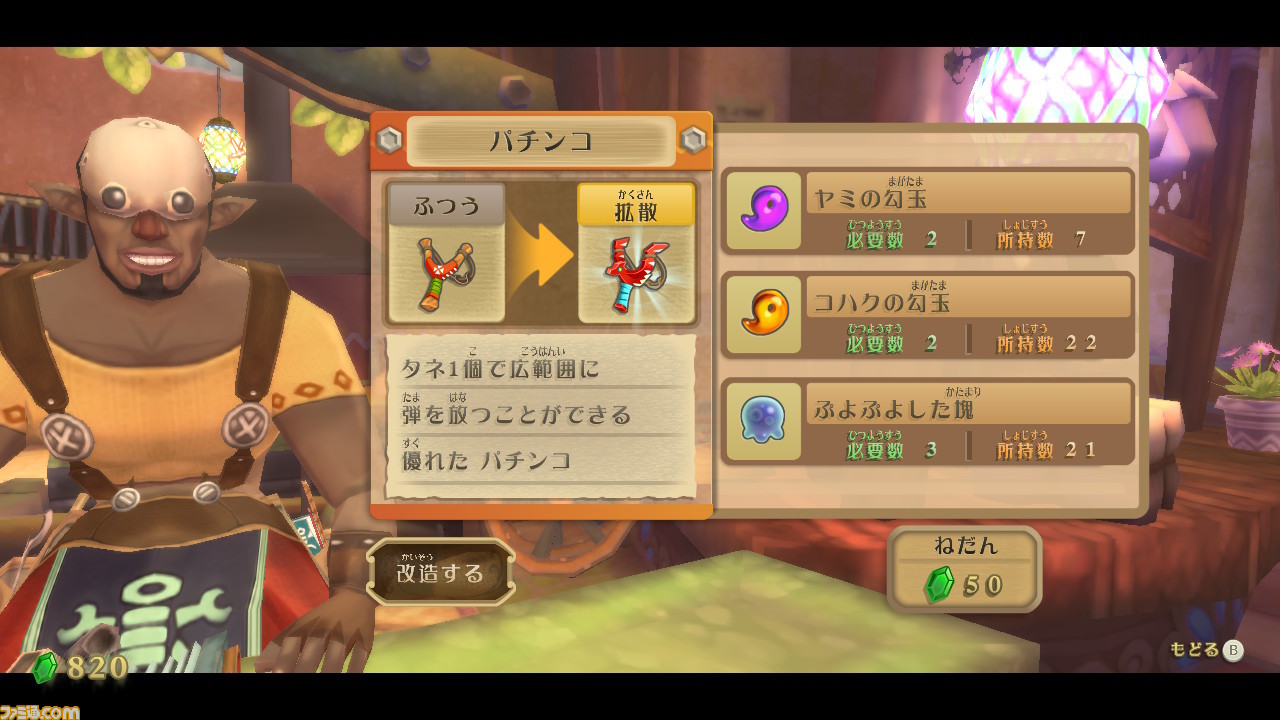This screenshot has height=720, width=1280.
Task: Click the normal slingshot image
Action: click(x=446, y=272)
